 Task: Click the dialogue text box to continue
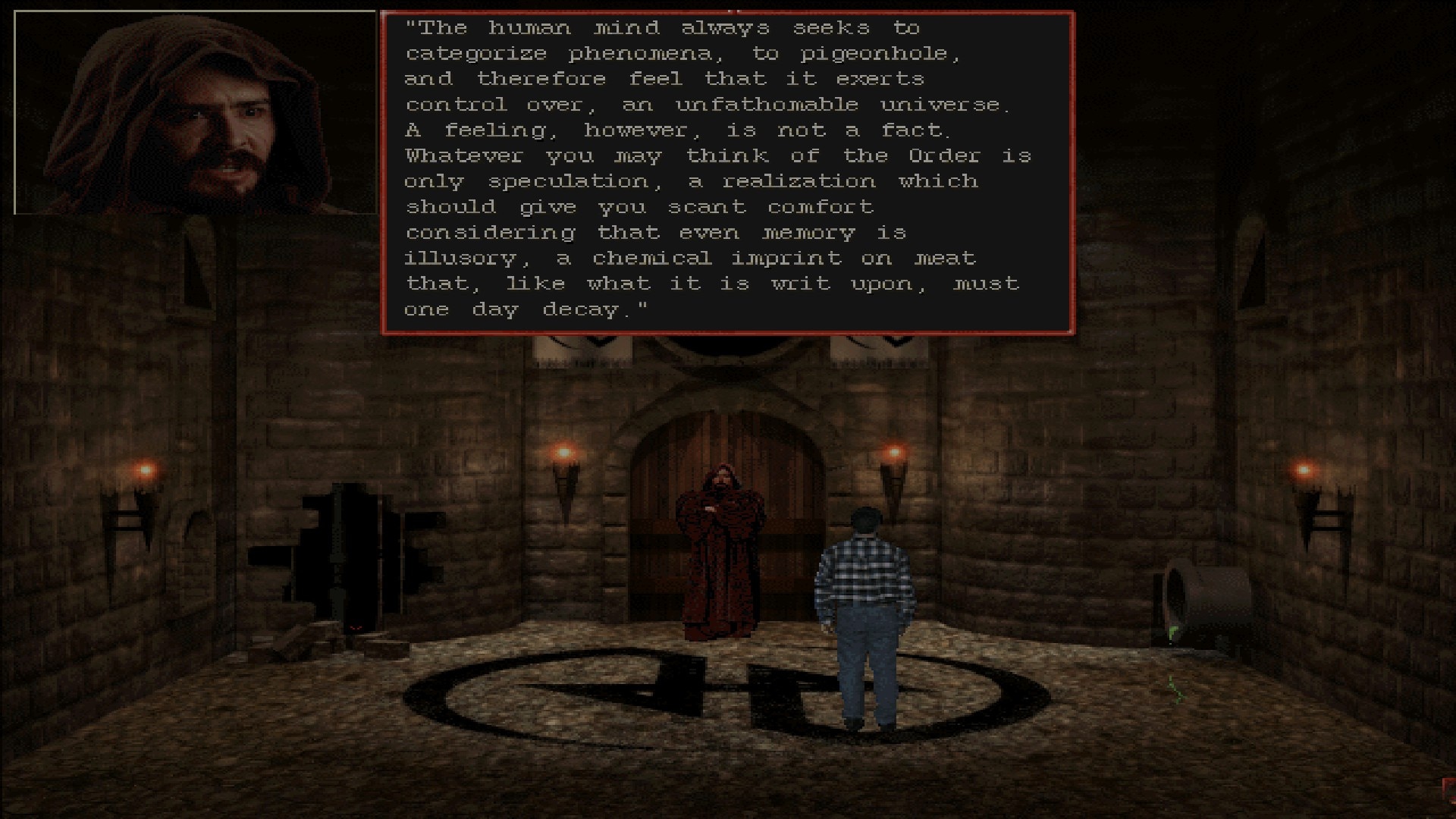tap(727, 172)
